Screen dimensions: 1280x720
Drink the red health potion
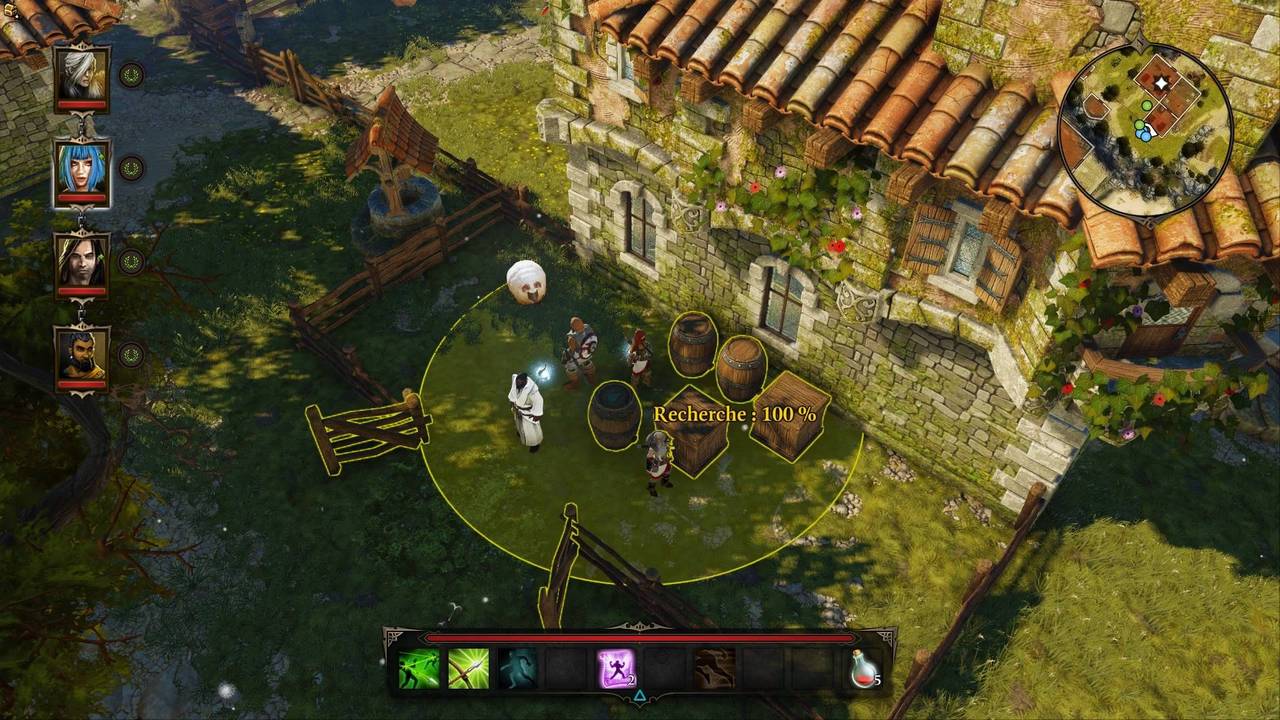864,669
